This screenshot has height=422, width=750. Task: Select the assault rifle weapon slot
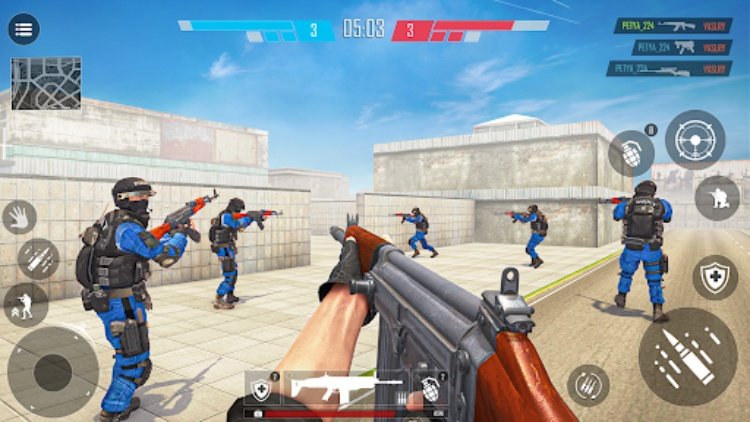(x=345, y=388)
